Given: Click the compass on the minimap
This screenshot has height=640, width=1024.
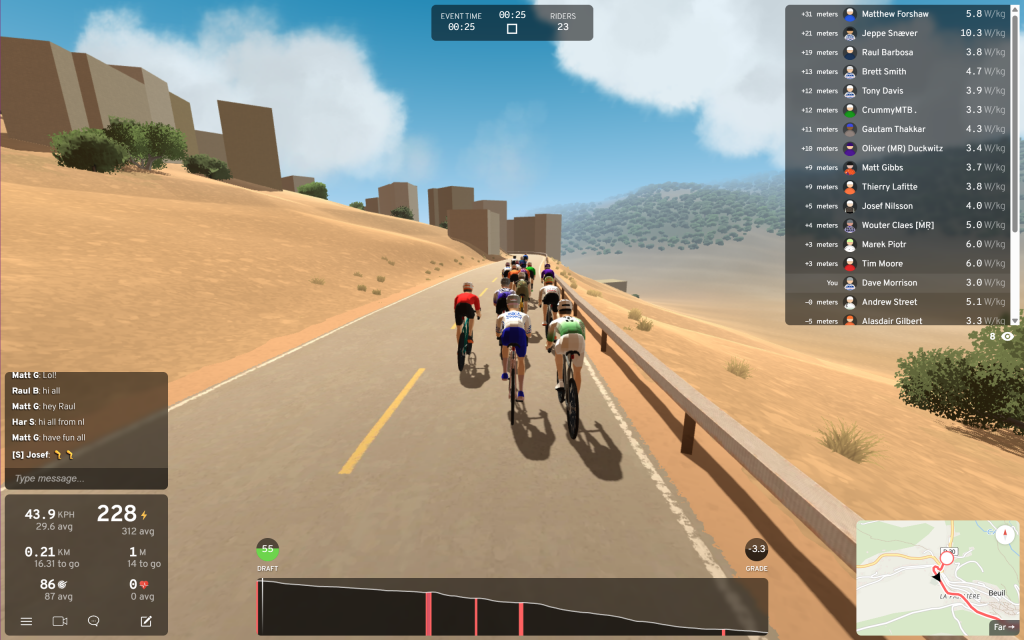Looking at the screenshot, I should [1005, 534].
